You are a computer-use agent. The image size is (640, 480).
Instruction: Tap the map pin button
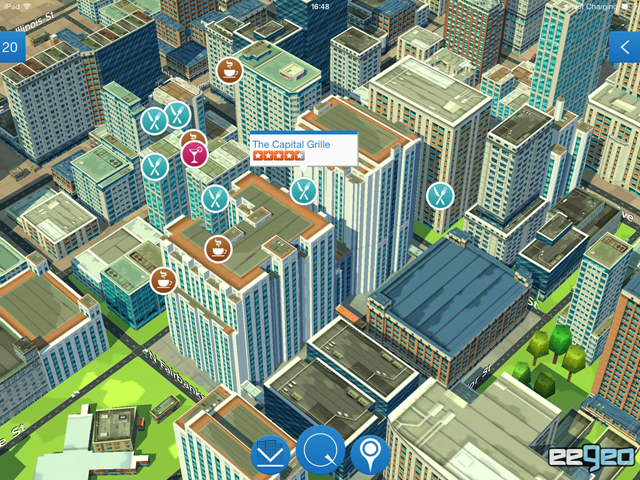click(x=370, y=455)
